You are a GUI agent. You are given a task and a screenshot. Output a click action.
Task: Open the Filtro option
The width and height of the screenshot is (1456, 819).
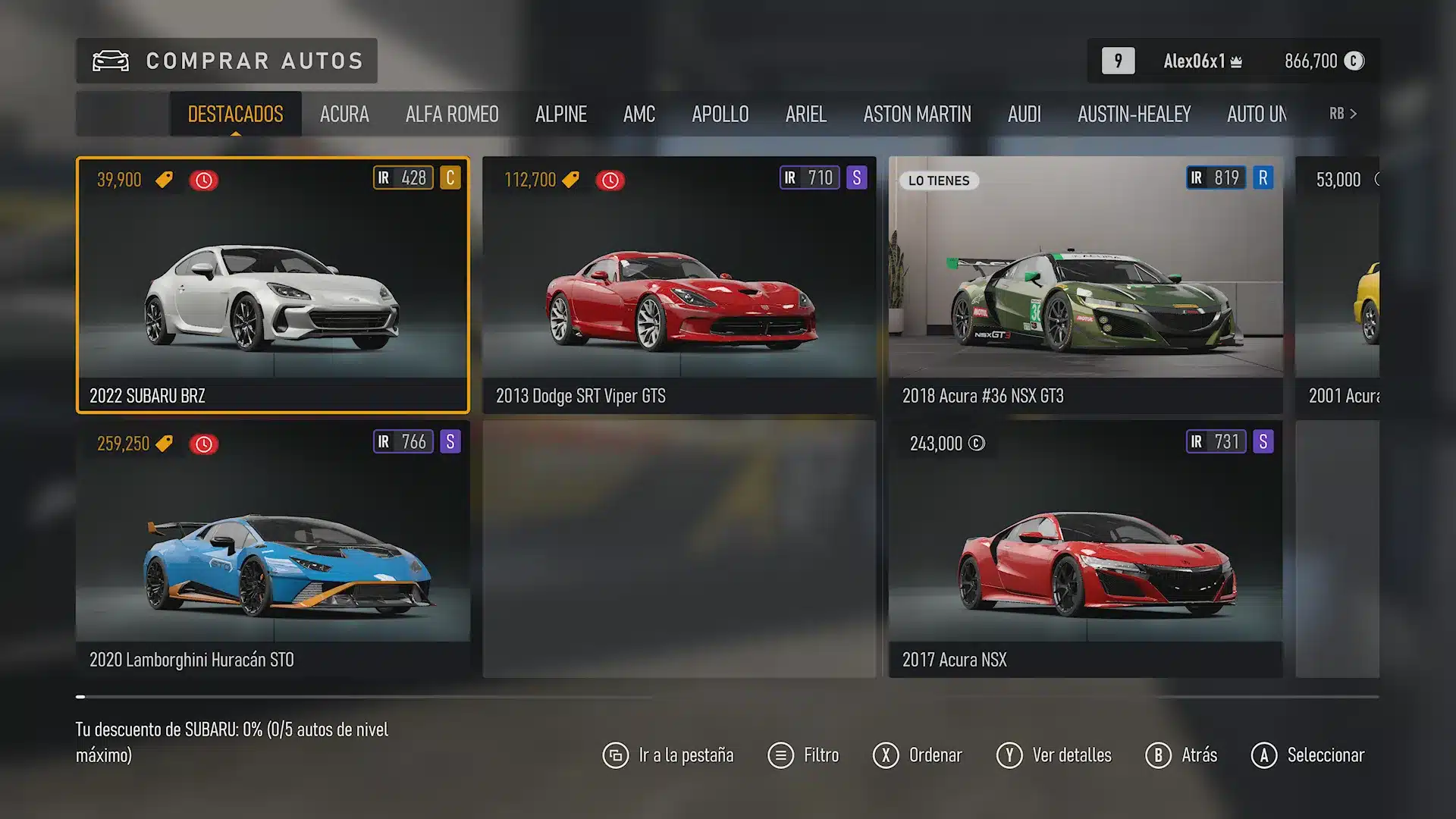[x=804, y=755]
